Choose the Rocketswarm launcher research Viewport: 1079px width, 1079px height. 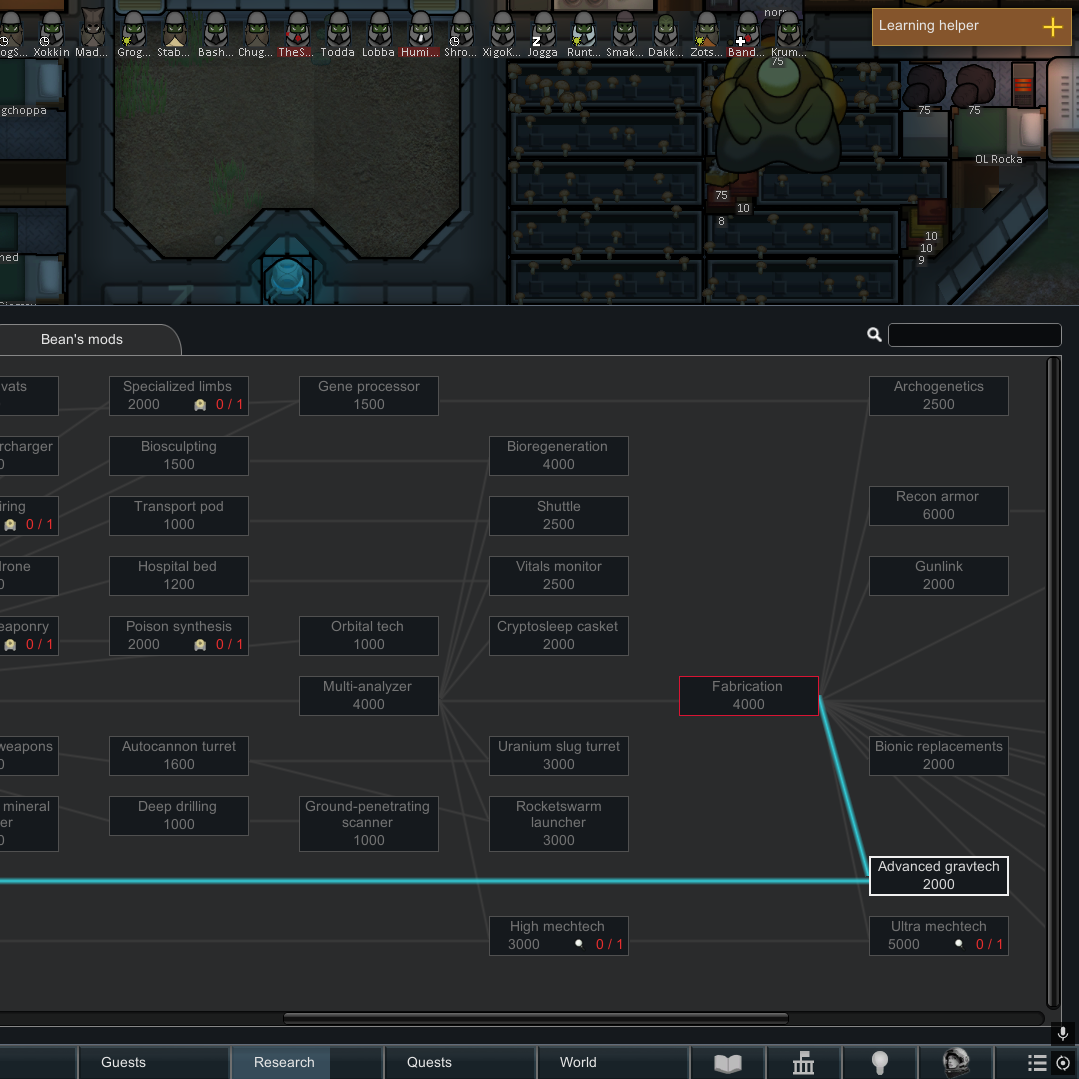558,823
